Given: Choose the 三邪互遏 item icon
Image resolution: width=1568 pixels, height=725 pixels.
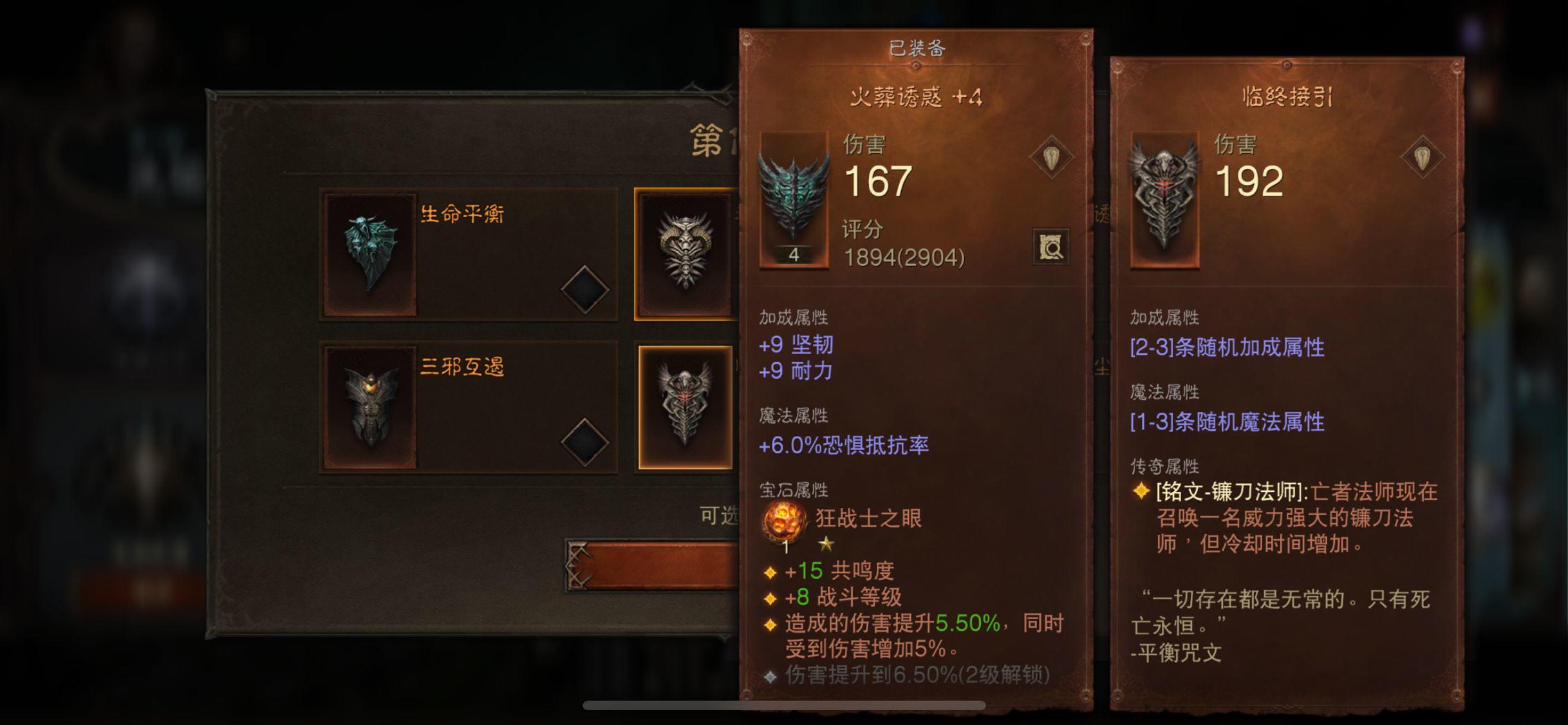Looking at the screenshot, I should point(369,407).
